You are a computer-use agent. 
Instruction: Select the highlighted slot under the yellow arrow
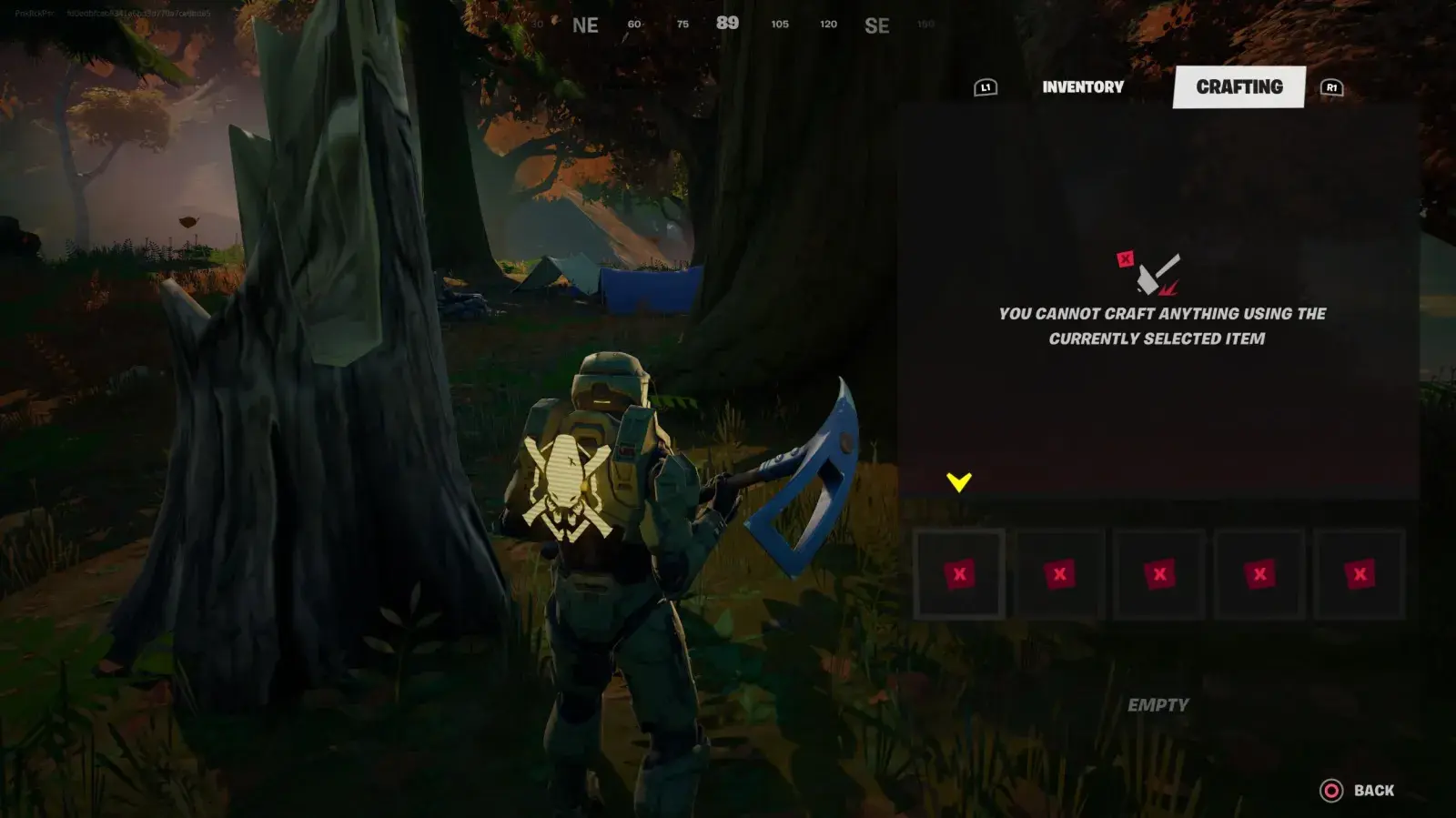pyautogui.click(x=959, y=574)
